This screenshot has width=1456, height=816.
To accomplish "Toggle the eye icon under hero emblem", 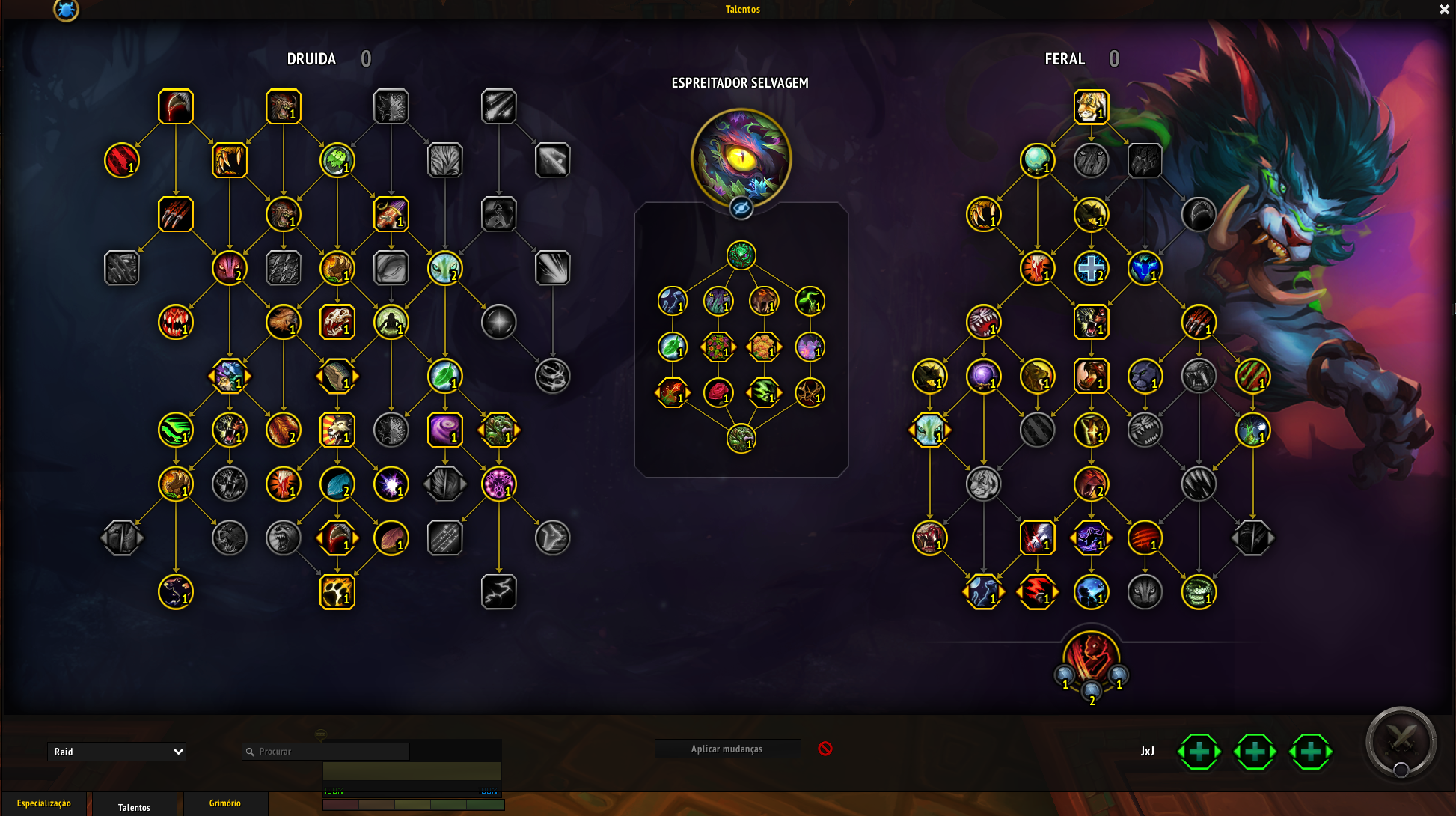I will (x=741, y=208).
